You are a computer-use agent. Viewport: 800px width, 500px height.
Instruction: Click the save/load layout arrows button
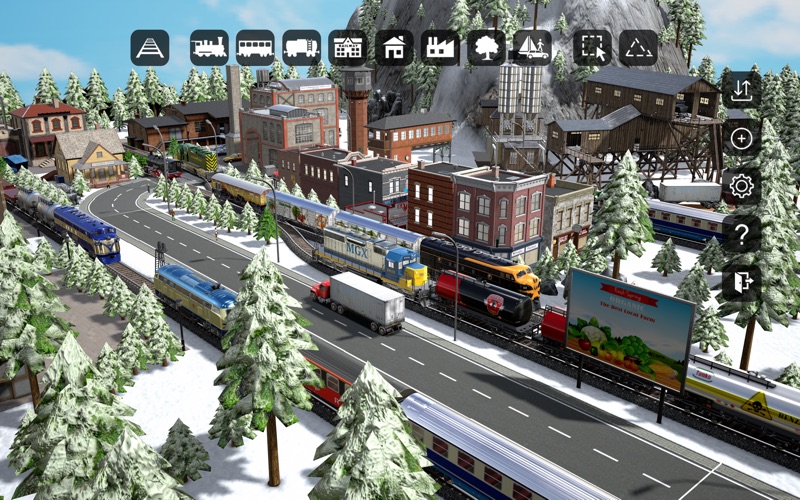741,90
